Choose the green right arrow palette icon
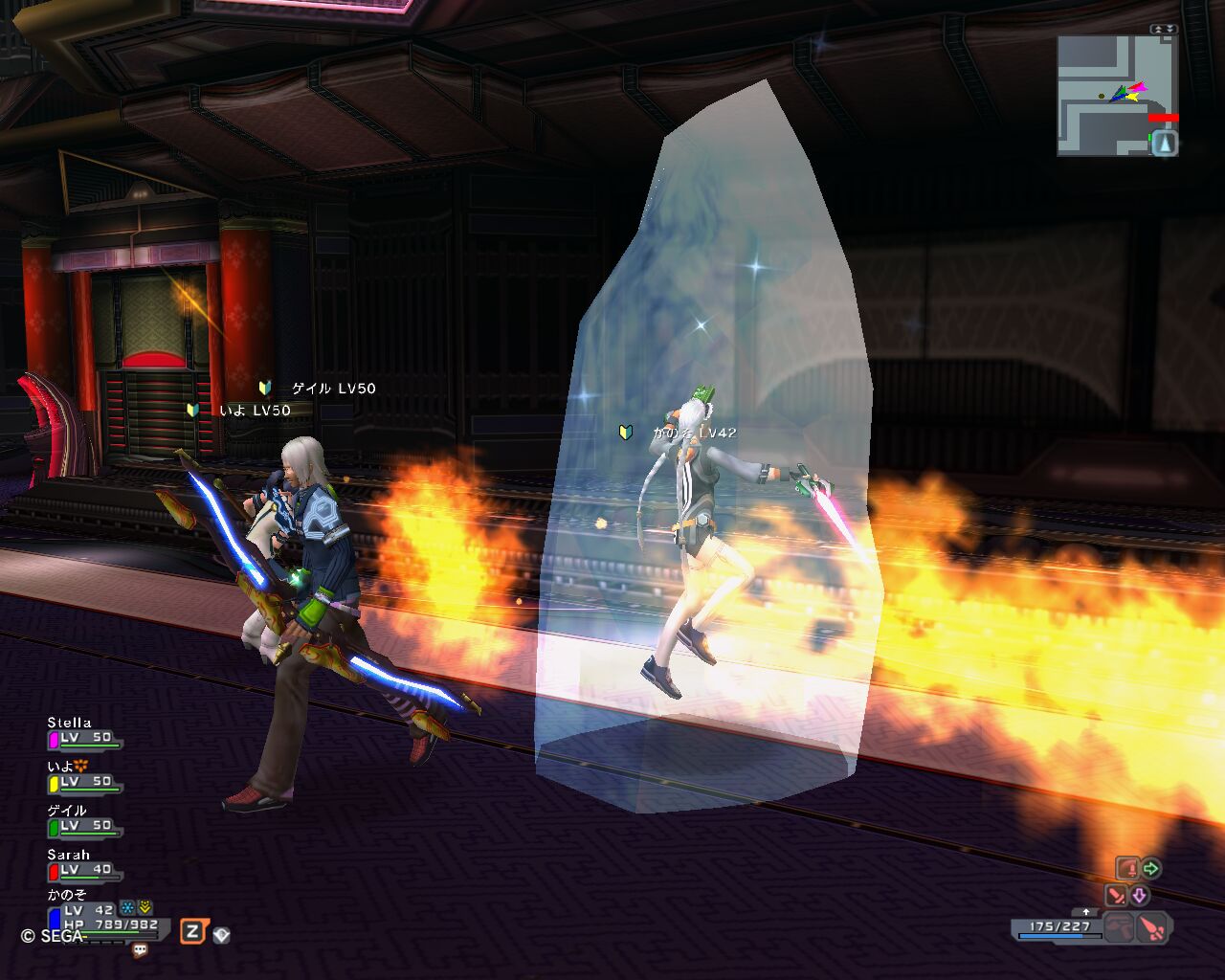This screenshot has height=980, width=1225. pyautogui.click(x=1150, y=869)
